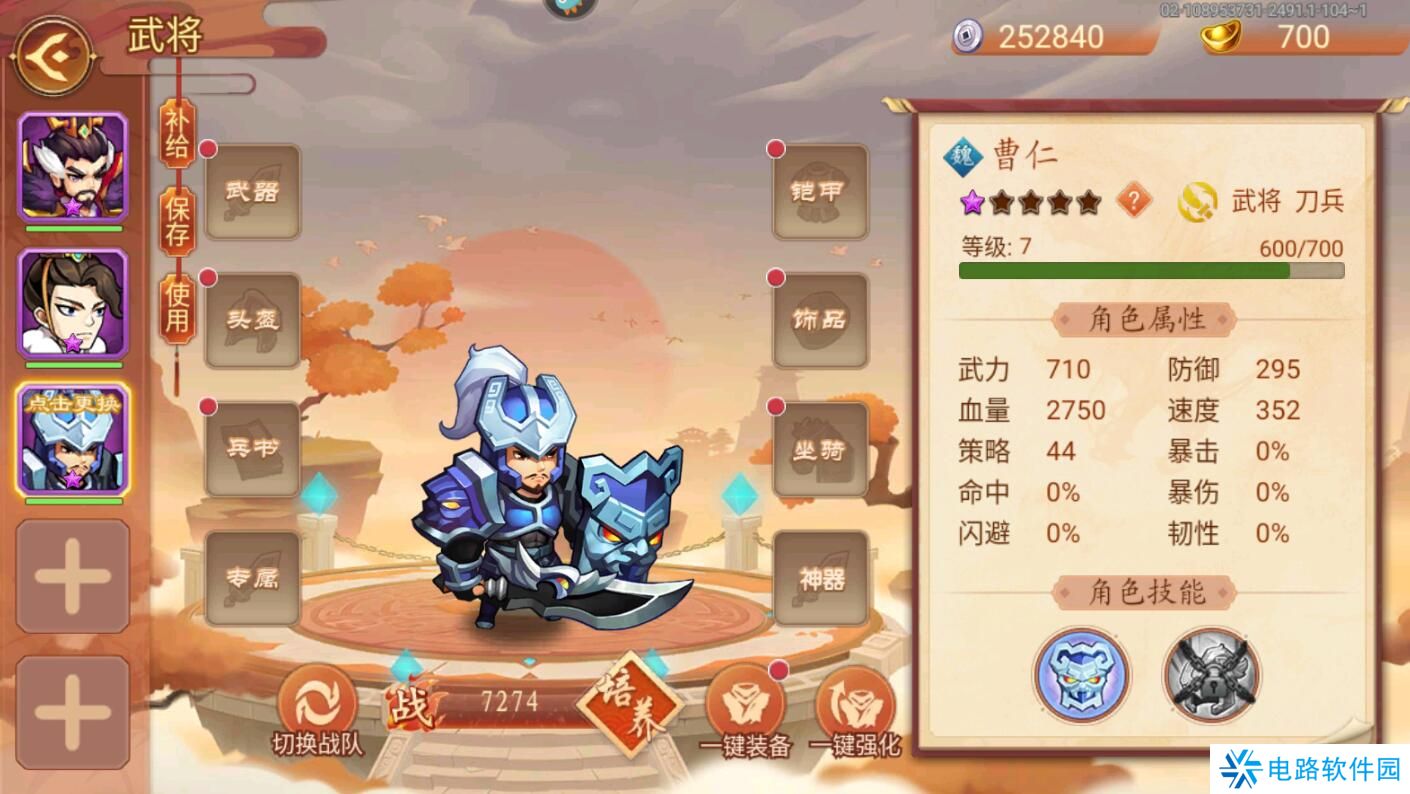This screenshot has height=794, width=1410.
Task: Click the gold ingot currency icon
Action: point(1222,38)
